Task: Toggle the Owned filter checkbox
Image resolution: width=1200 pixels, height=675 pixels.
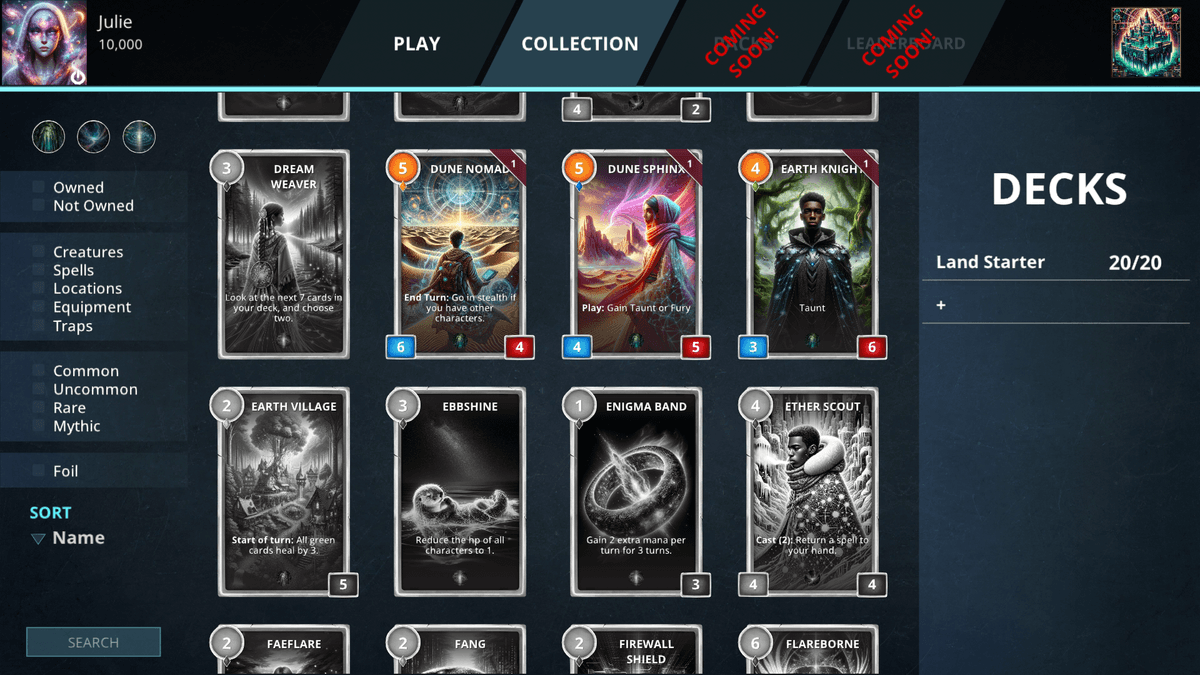Action: [x=39, y=187]
